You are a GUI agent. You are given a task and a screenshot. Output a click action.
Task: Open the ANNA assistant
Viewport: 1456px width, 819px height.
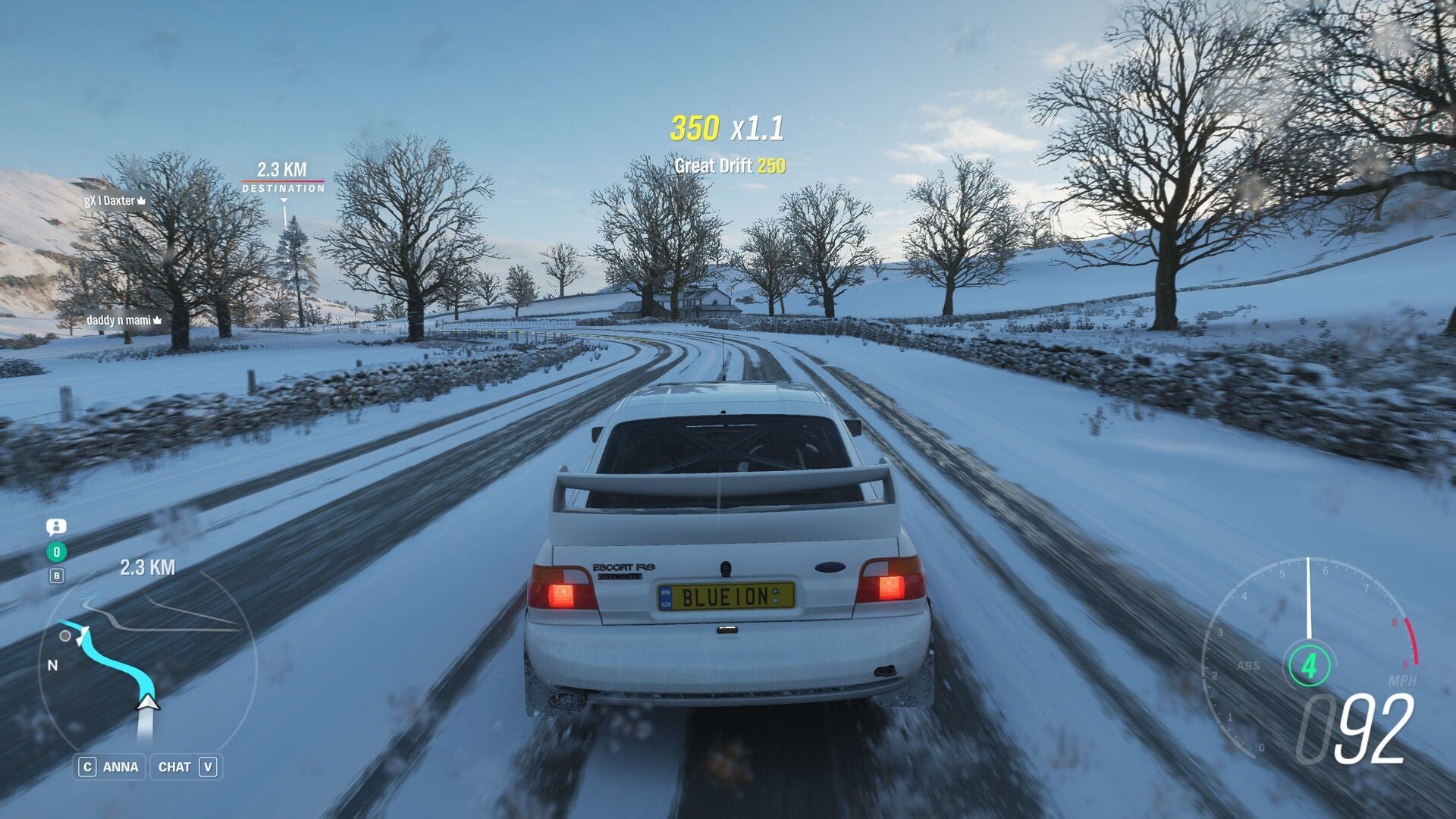point(110,767)
